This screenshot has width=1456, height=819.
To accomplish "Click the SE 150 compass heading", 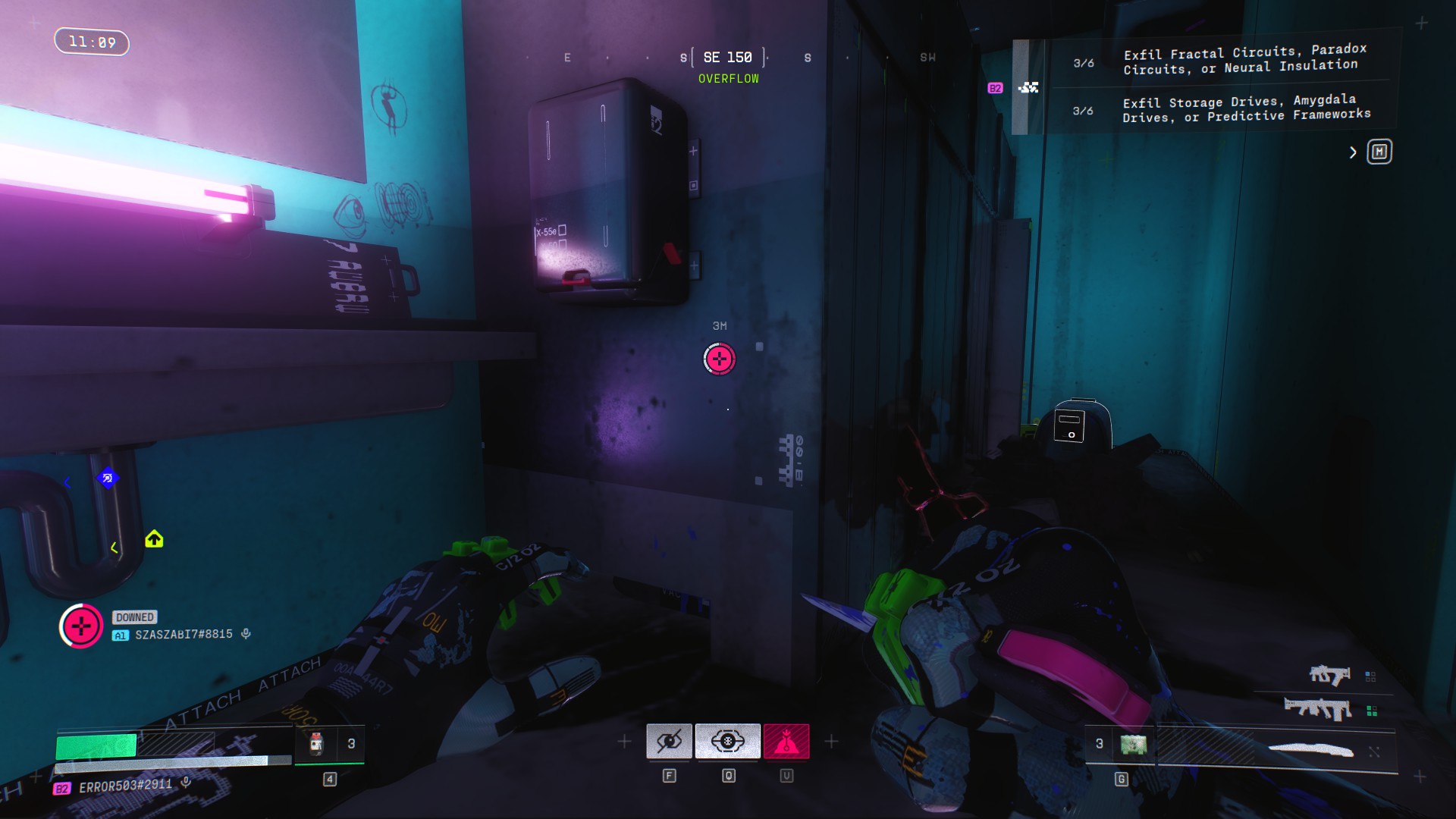I will coord(728,58).
